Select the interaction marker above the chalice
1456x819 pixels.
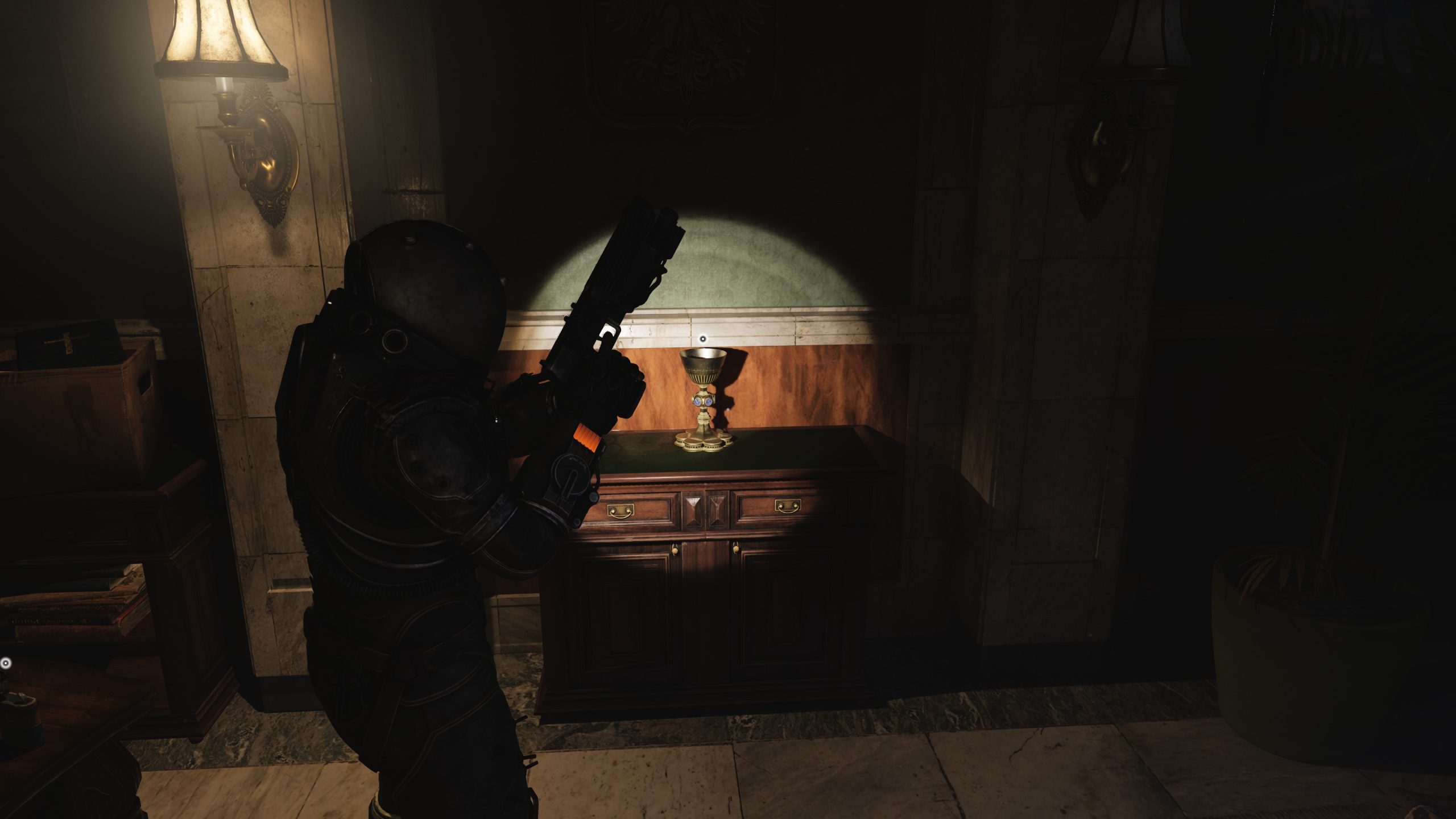point(703,339)
